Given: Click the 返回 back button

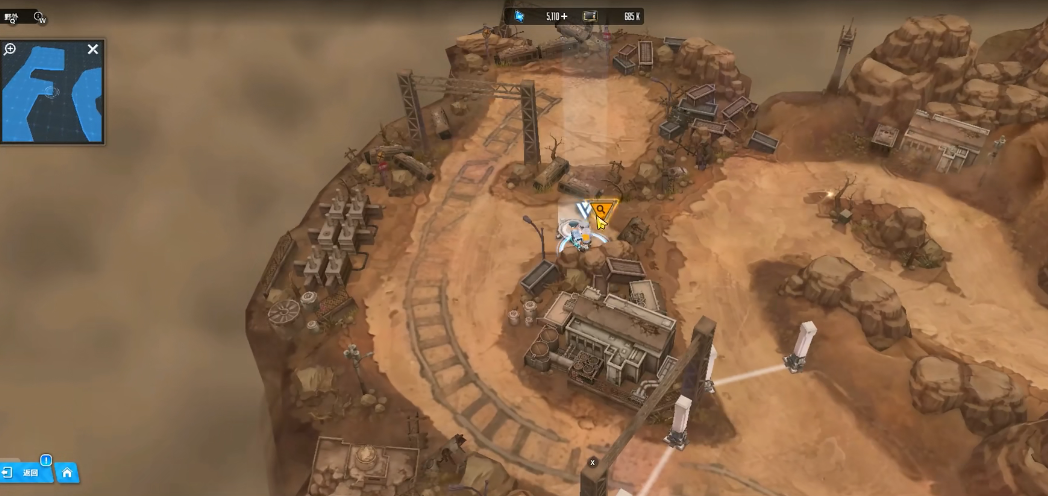Looking at the screenshot, I should click(27, 472).
